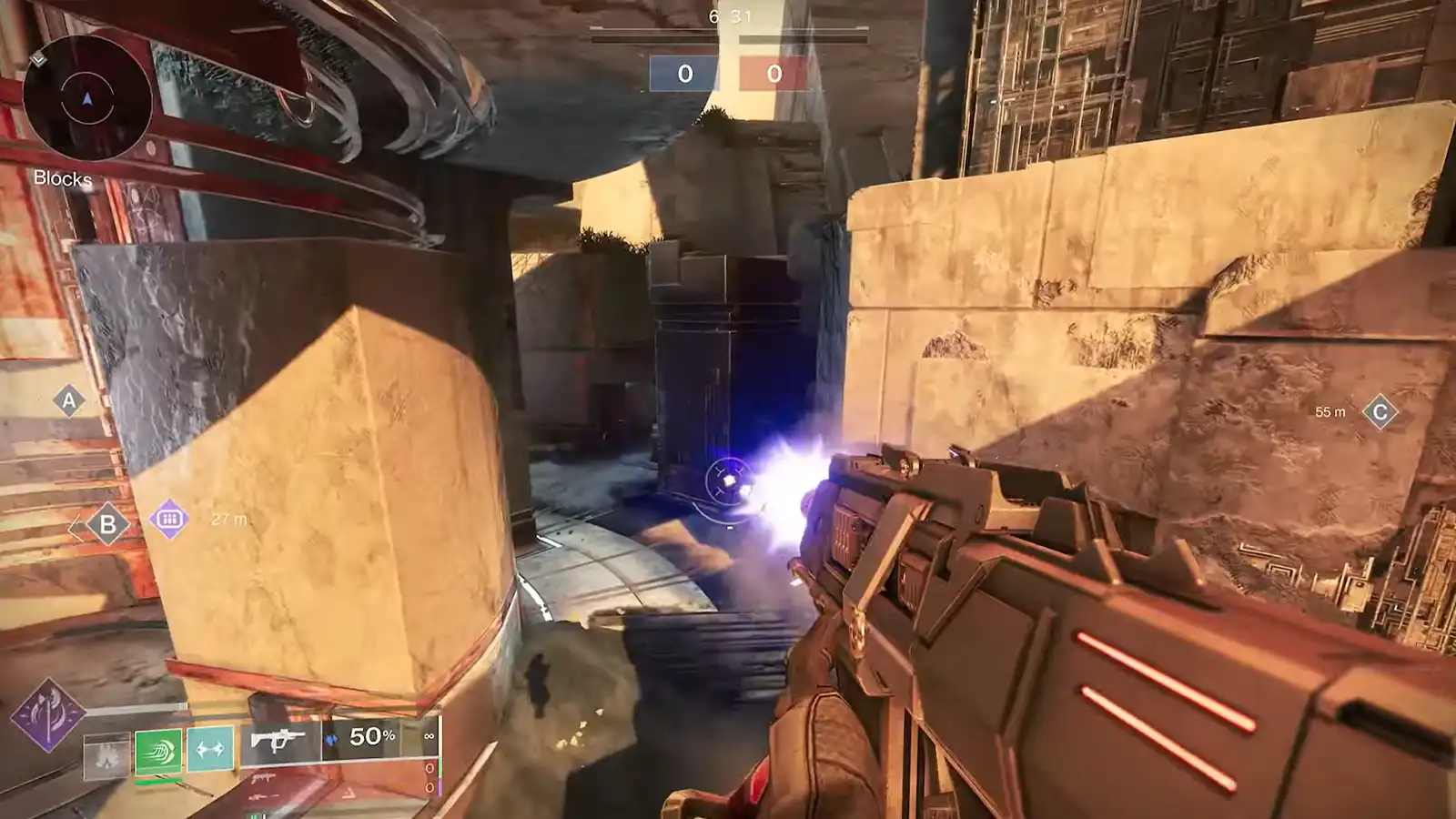Select the teal class ability icon
The image size is (1456, 819).
[x=209, y=750]
